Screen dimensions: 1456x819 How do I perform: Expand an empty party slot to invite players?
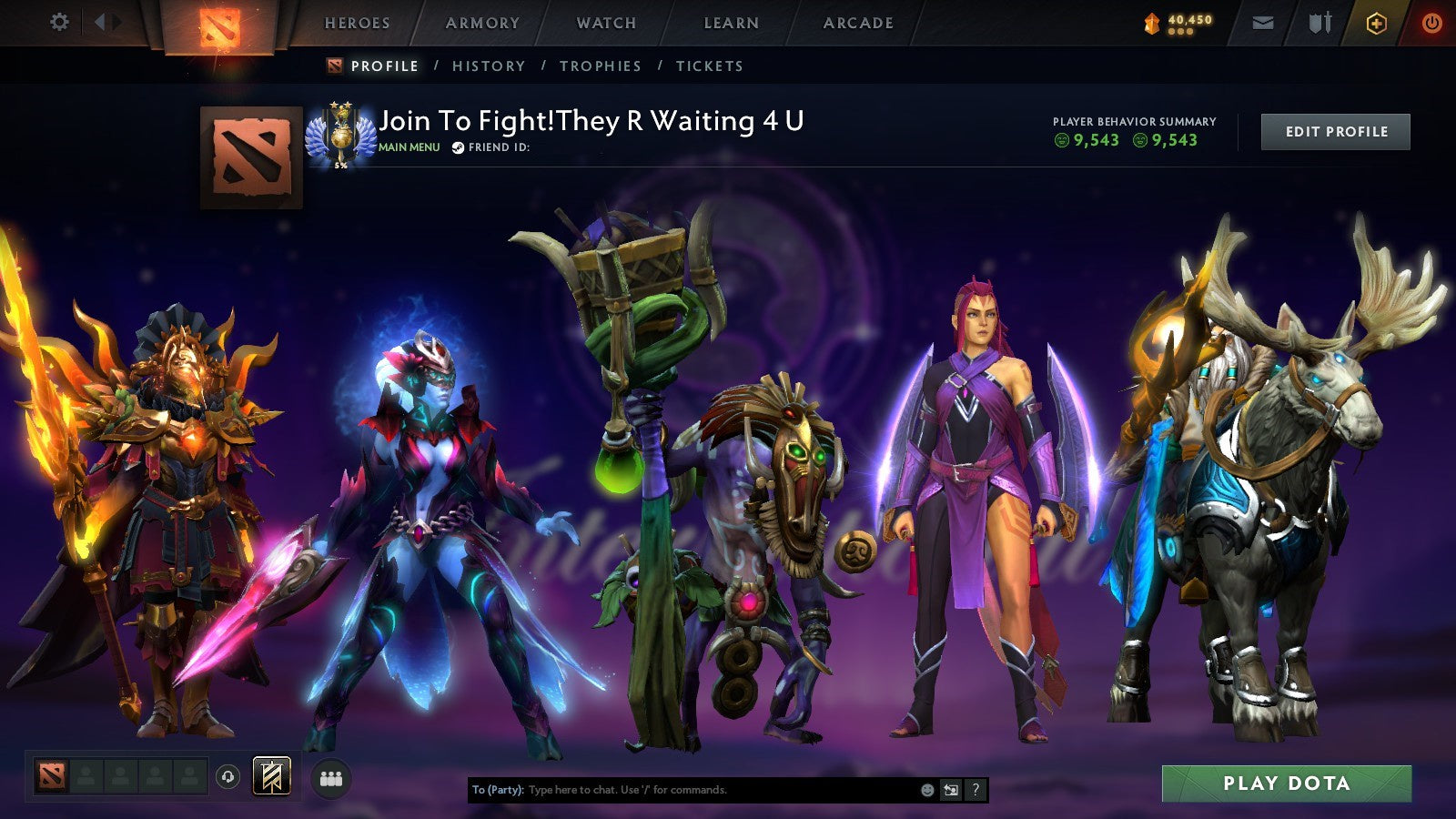pyautogui.click(x=86, y=774)
